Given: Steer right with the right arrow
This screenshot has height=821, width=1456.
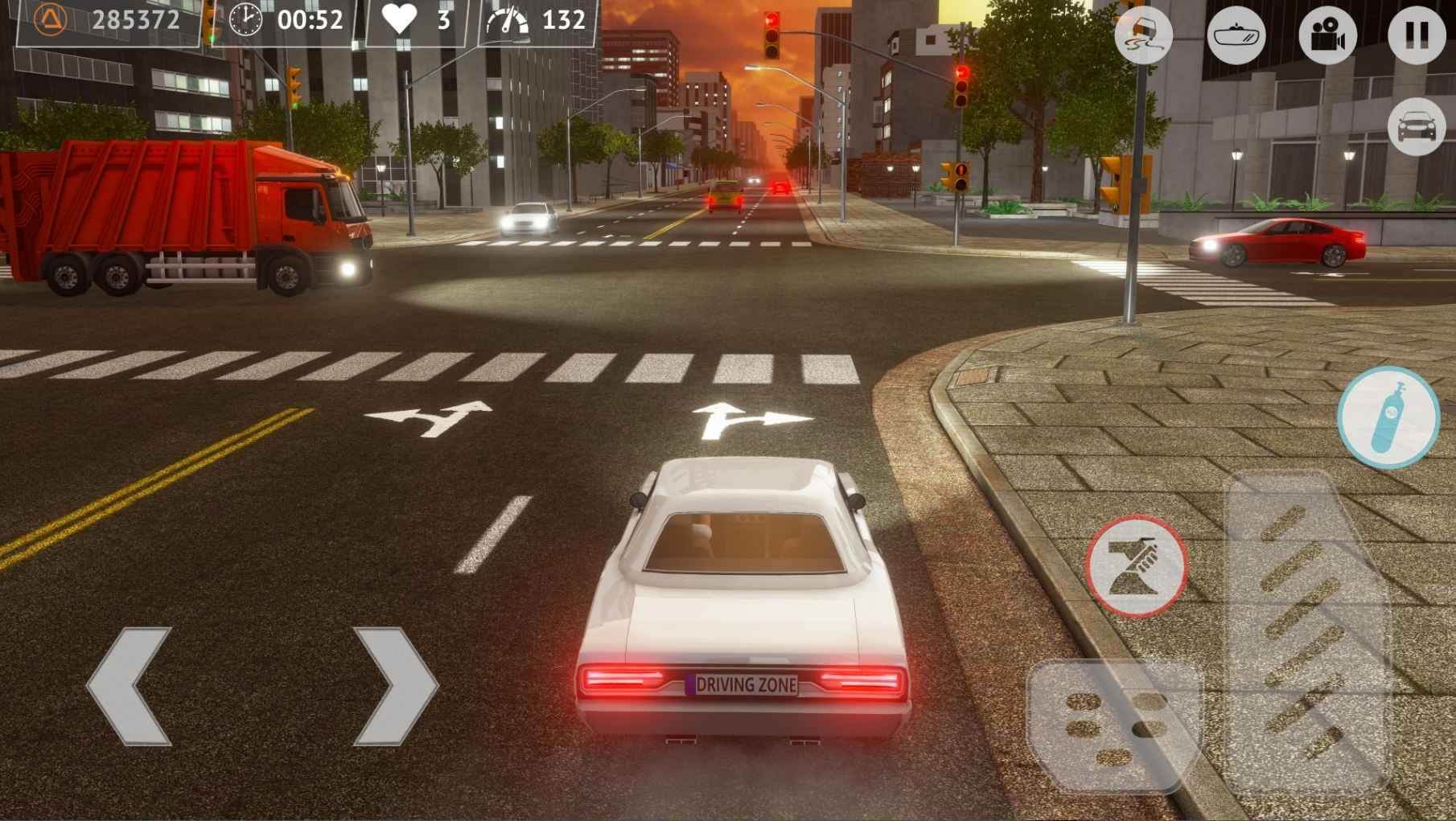Looking at the screenshot, I should 394,686.
